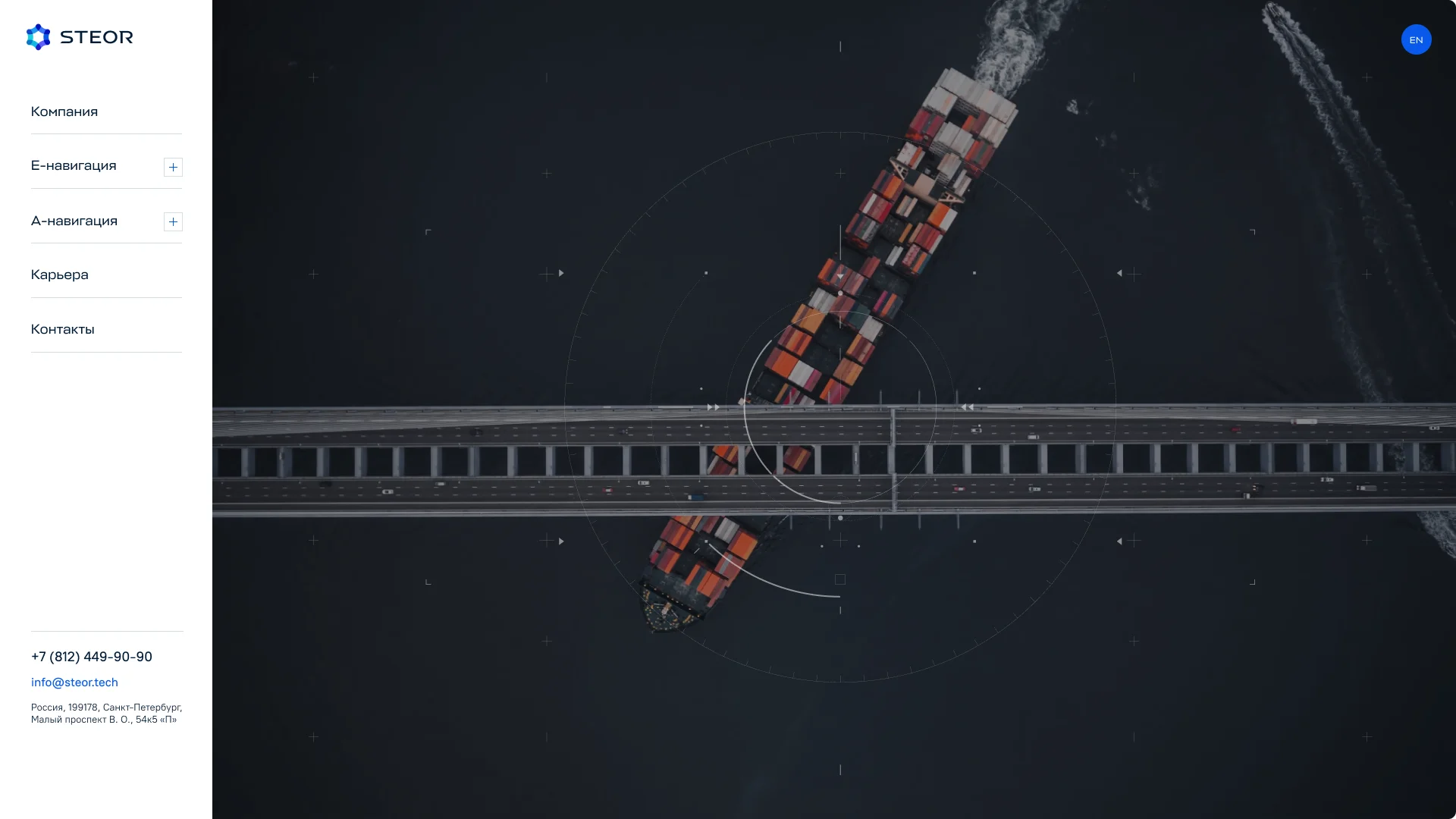Open the Компания menu entry
1456x819 pixels.
point(64,111)
